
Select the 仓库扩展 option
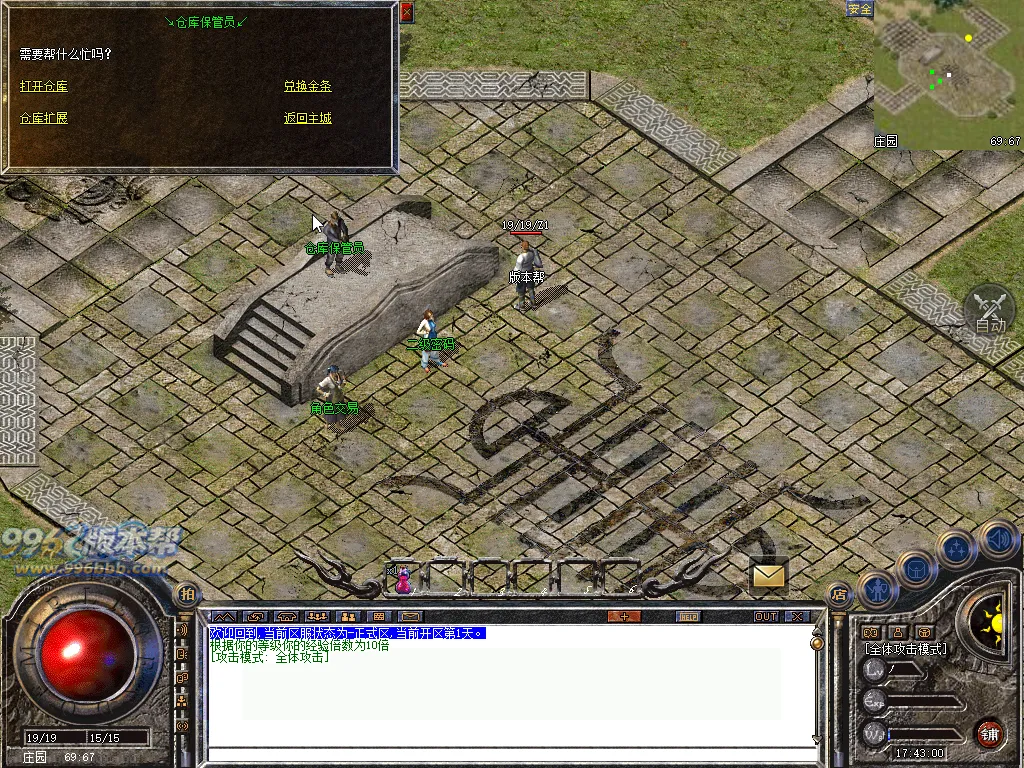pyautogui.click(x=44, y=118)
